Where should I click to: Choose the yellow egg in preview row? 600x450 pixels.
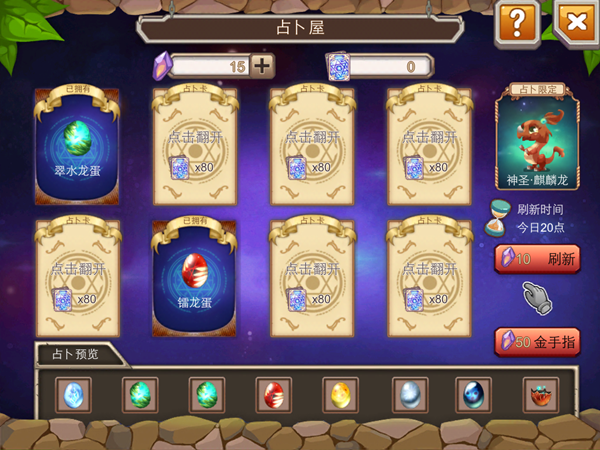tap(340, 395)
